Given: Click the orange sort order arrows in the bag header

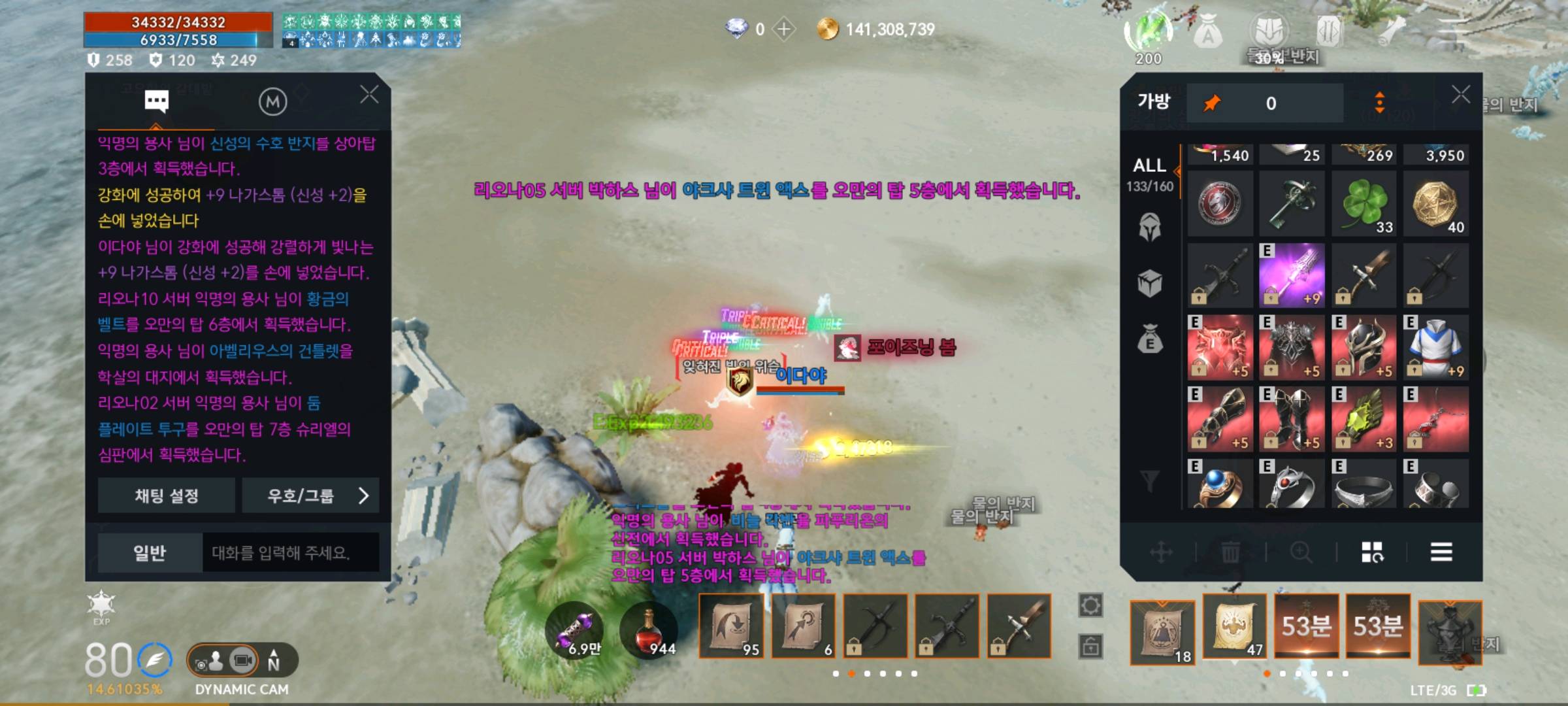Looking at the screenshot, I should 1380,102.
